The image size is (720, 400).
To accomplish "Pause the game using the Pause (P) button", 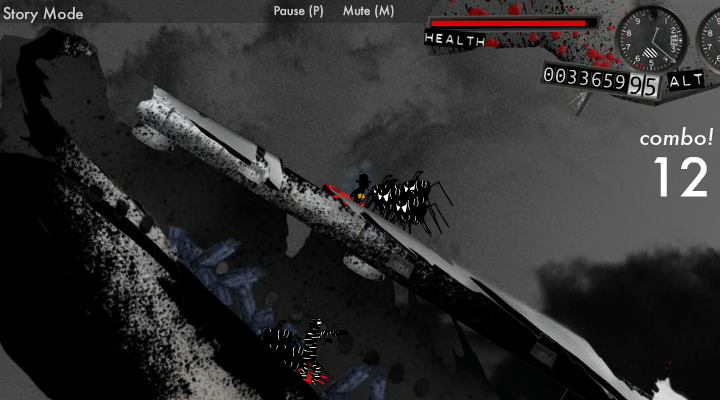I will tap(298, 11).
